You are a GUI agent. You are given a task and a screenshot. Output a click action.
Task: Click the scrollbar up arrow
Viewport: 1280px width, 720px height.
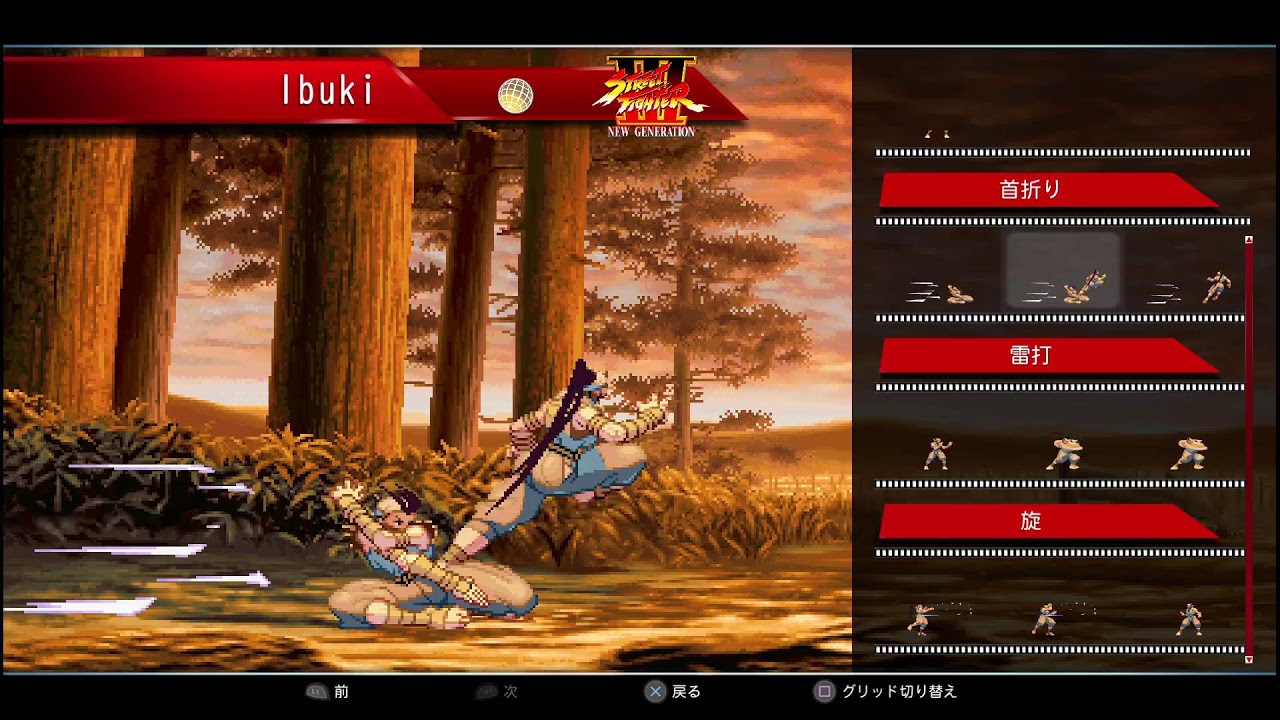pyautogui.click(x=1247, y=239)
